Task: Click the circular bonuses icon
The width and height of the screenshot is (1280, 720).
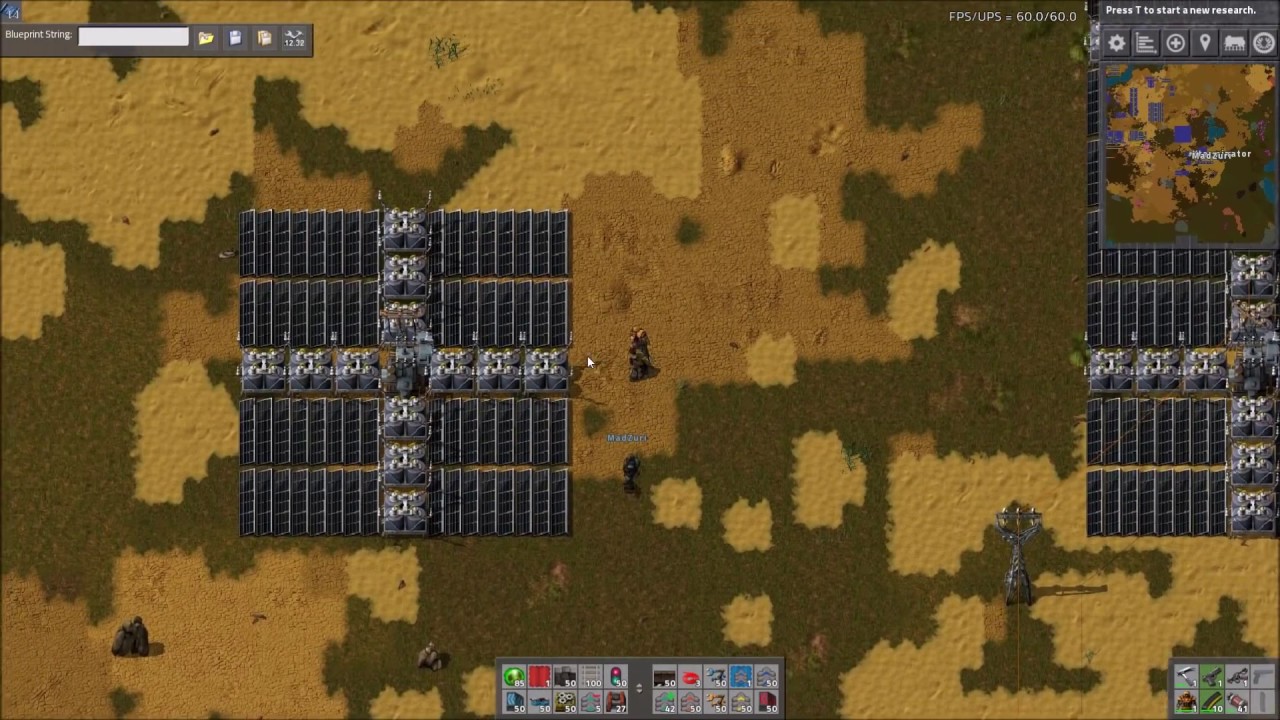Action: point(1264,42)
